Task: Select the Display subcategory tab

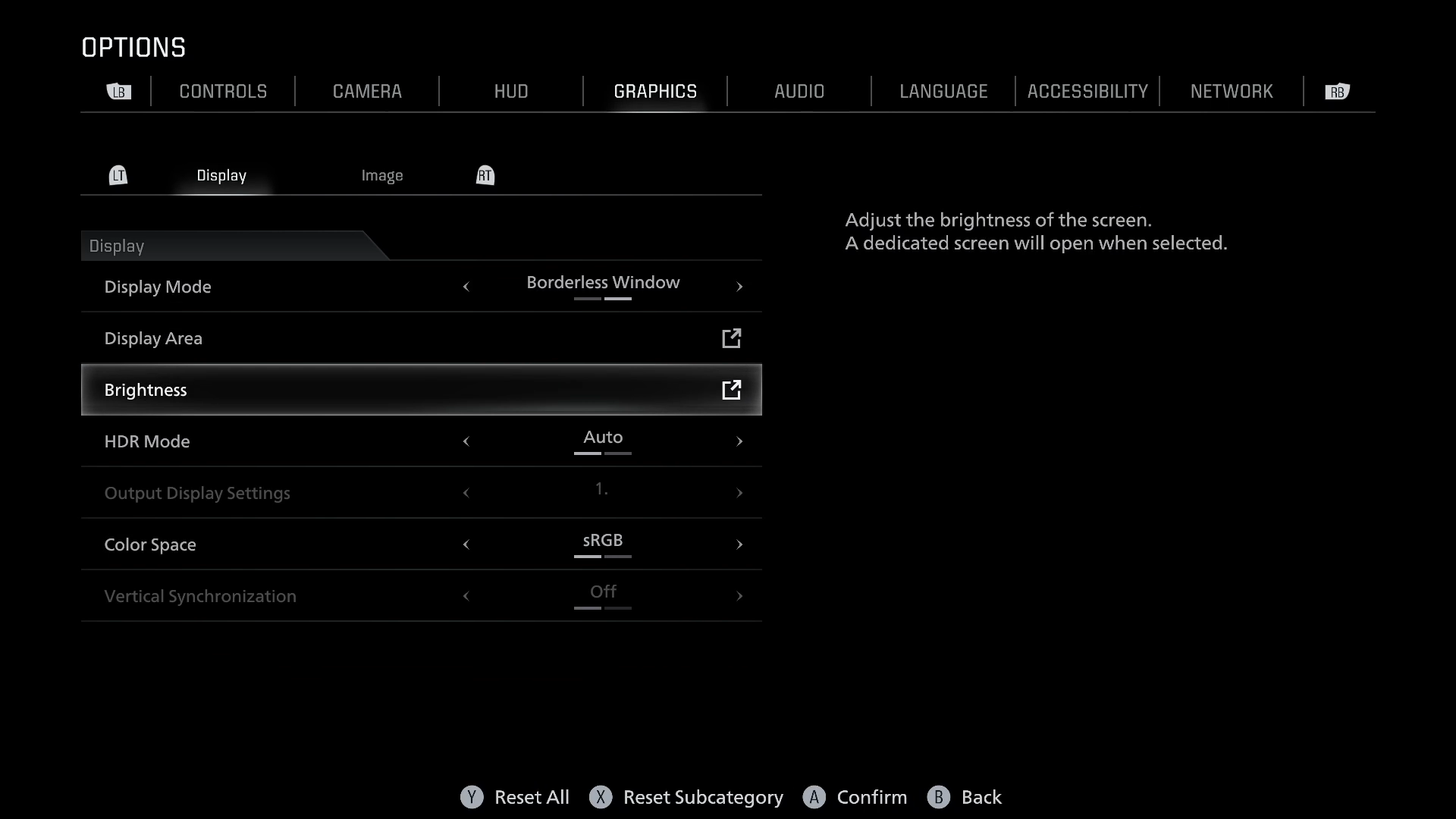Action: click(x=221, y=176)
